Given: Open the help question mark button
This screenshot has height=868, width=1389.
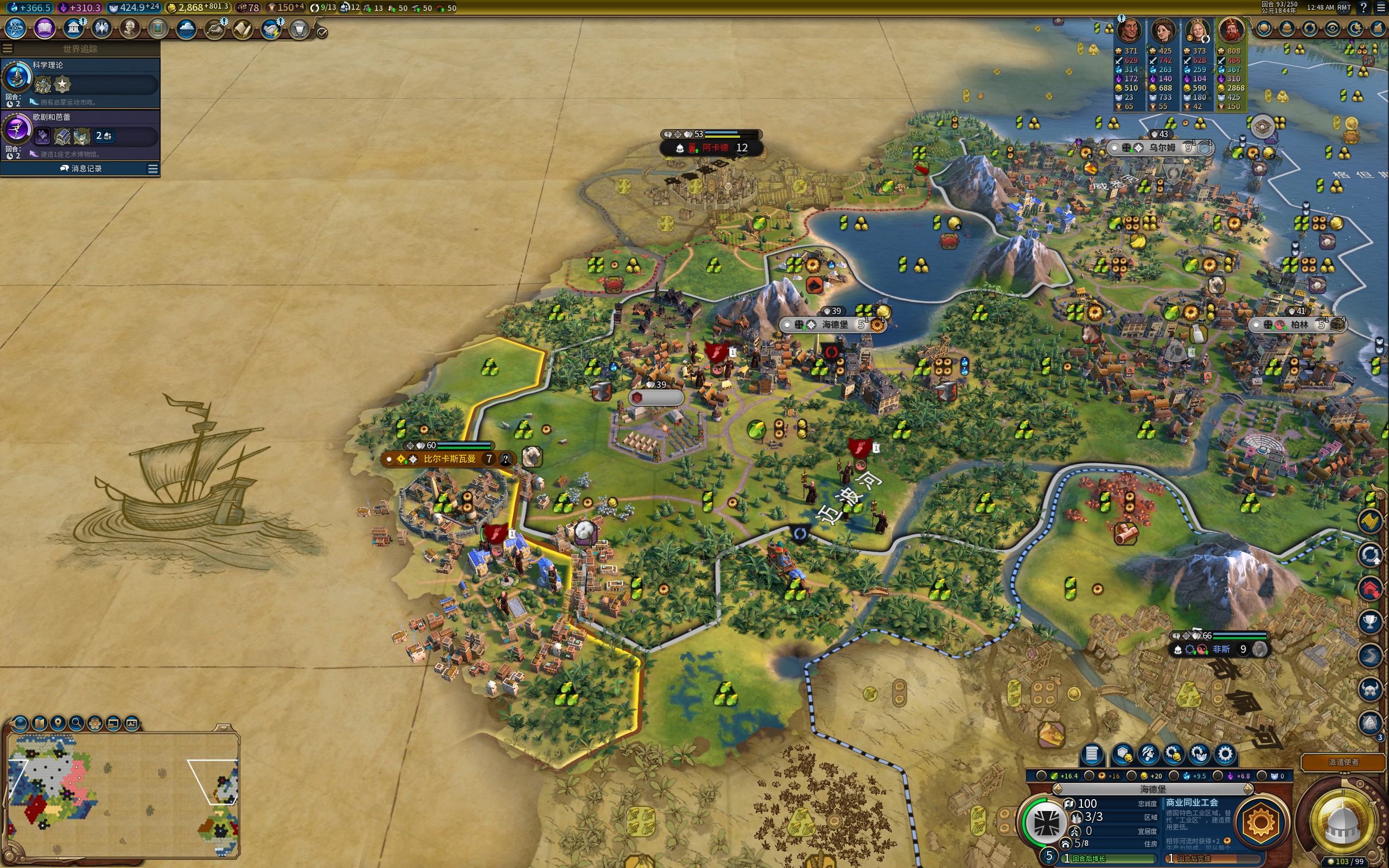Looking at the screenshot, I should 1363,8.
